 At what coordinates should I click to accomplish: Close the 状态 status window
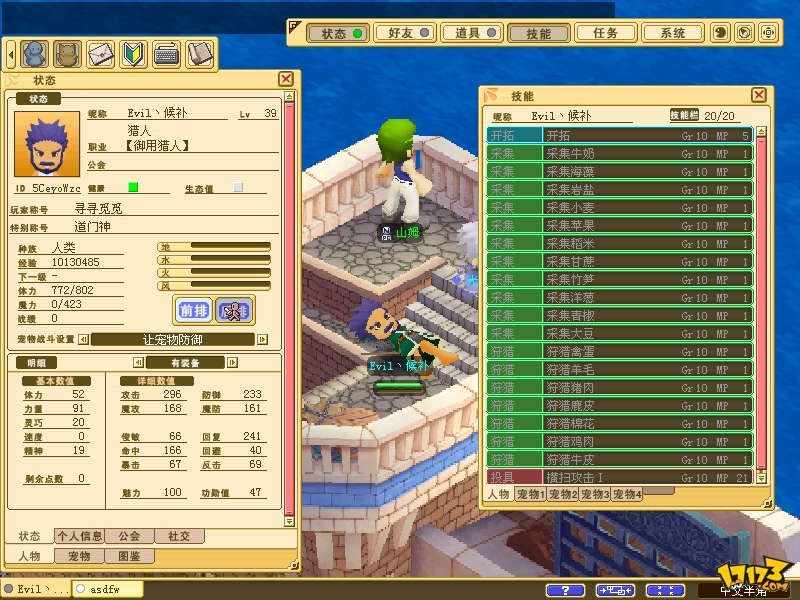286,79
